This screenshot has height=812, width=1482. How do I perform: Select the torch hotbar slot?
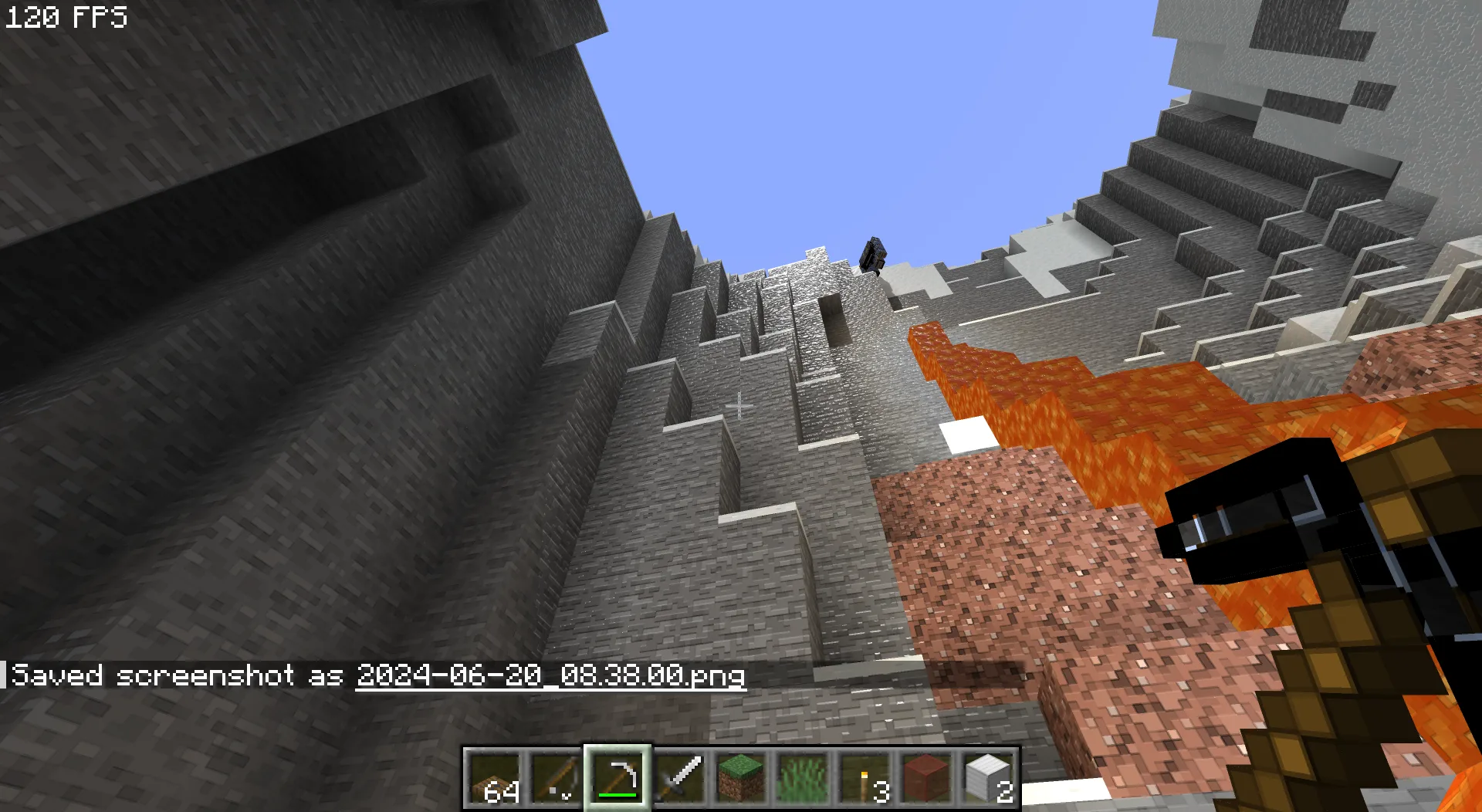click(x=864, y=777)
